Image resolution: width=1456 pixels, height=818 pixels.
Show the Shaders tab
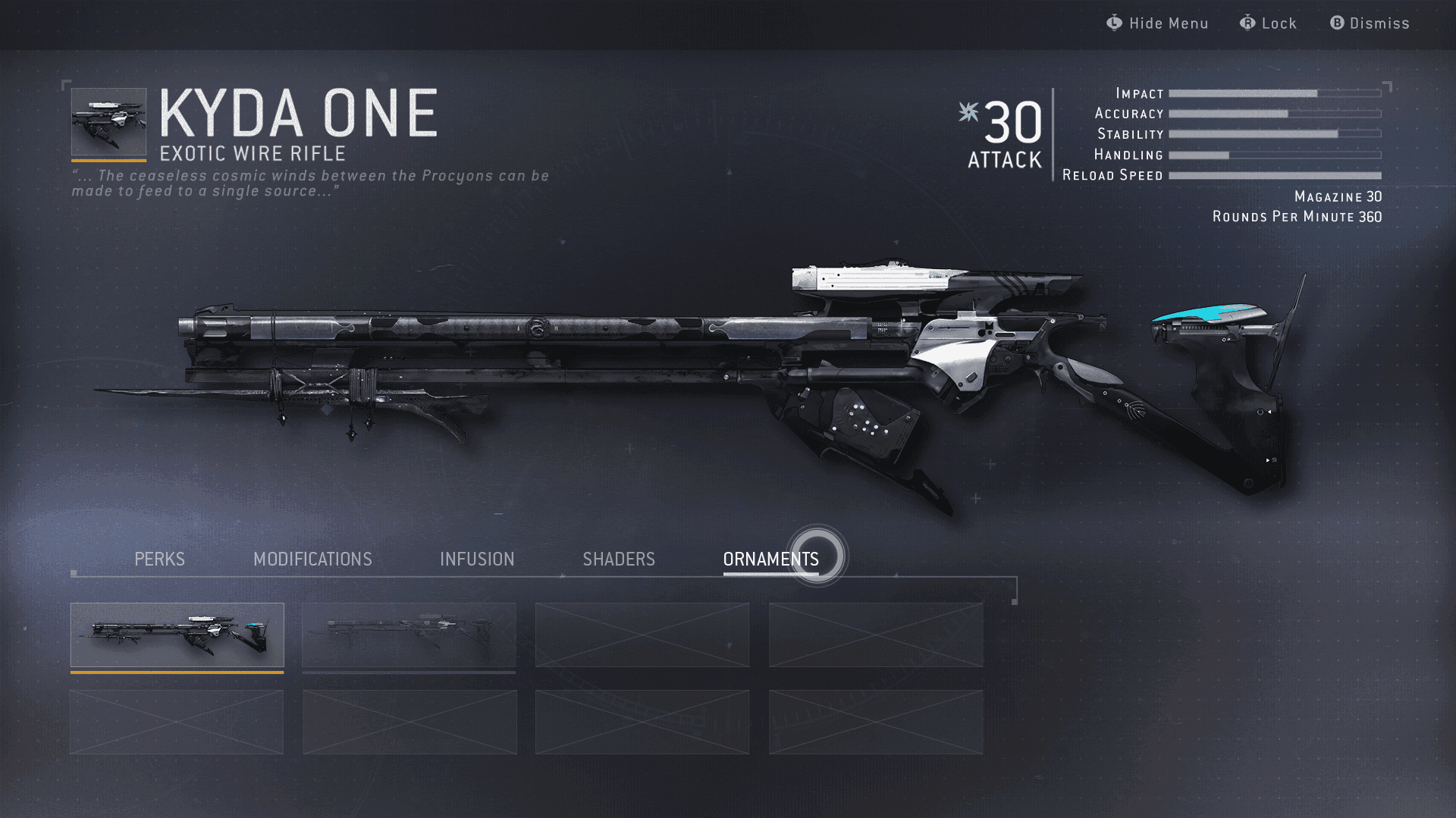tap(619, 559)
